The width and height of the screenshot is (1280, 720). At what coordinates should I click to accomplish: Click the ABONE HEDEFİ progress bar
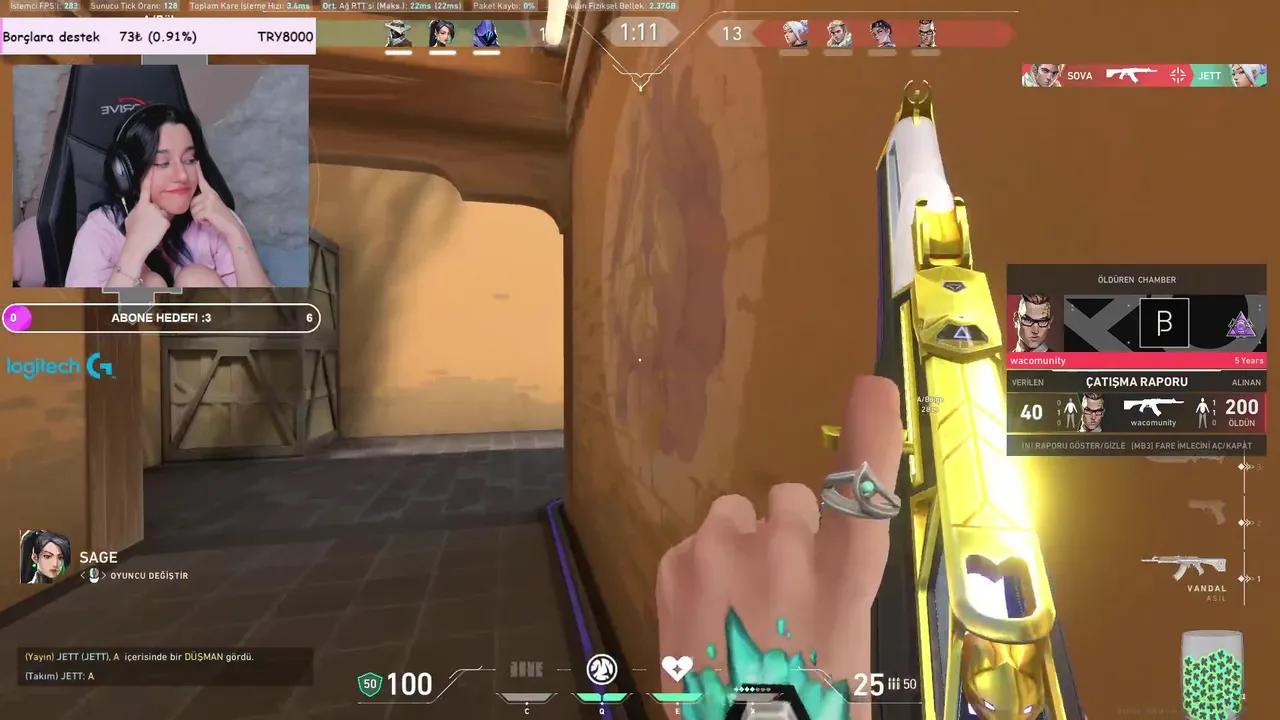point(160,317)
